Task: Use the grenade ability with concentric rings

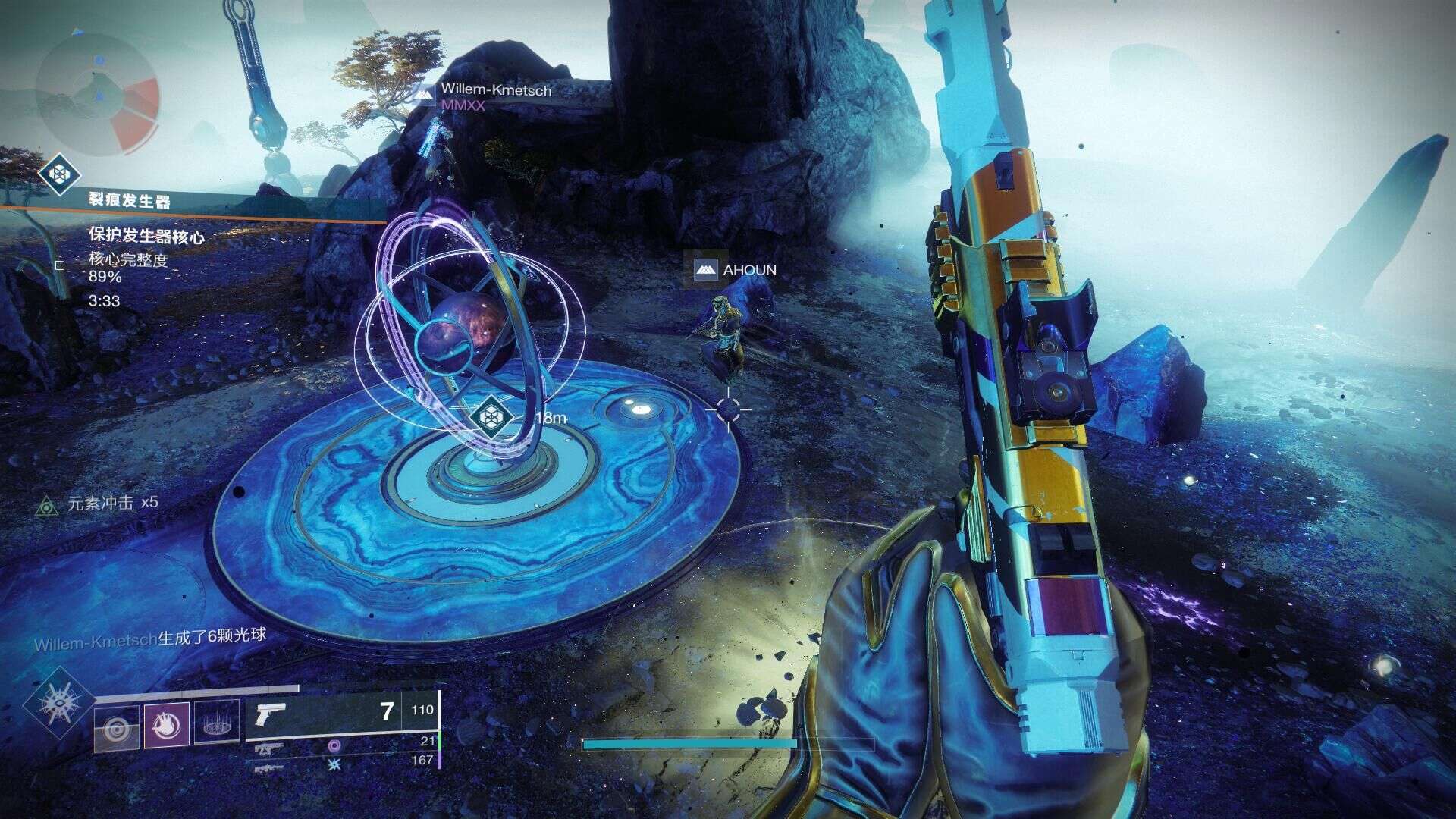Action: point(117,729)
